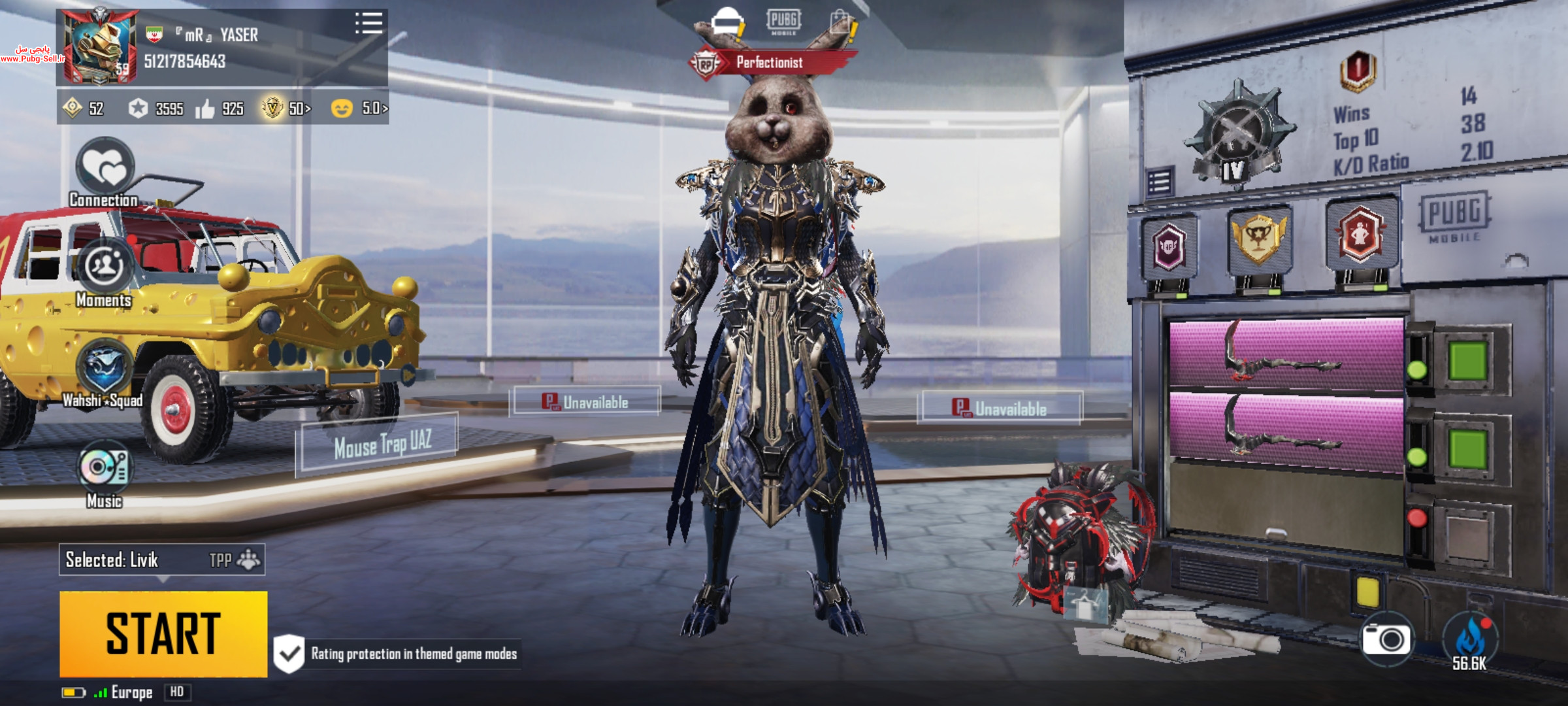The image size is (1568, 706).
Task: Start the match with the START button
Action: click(163, 633)
